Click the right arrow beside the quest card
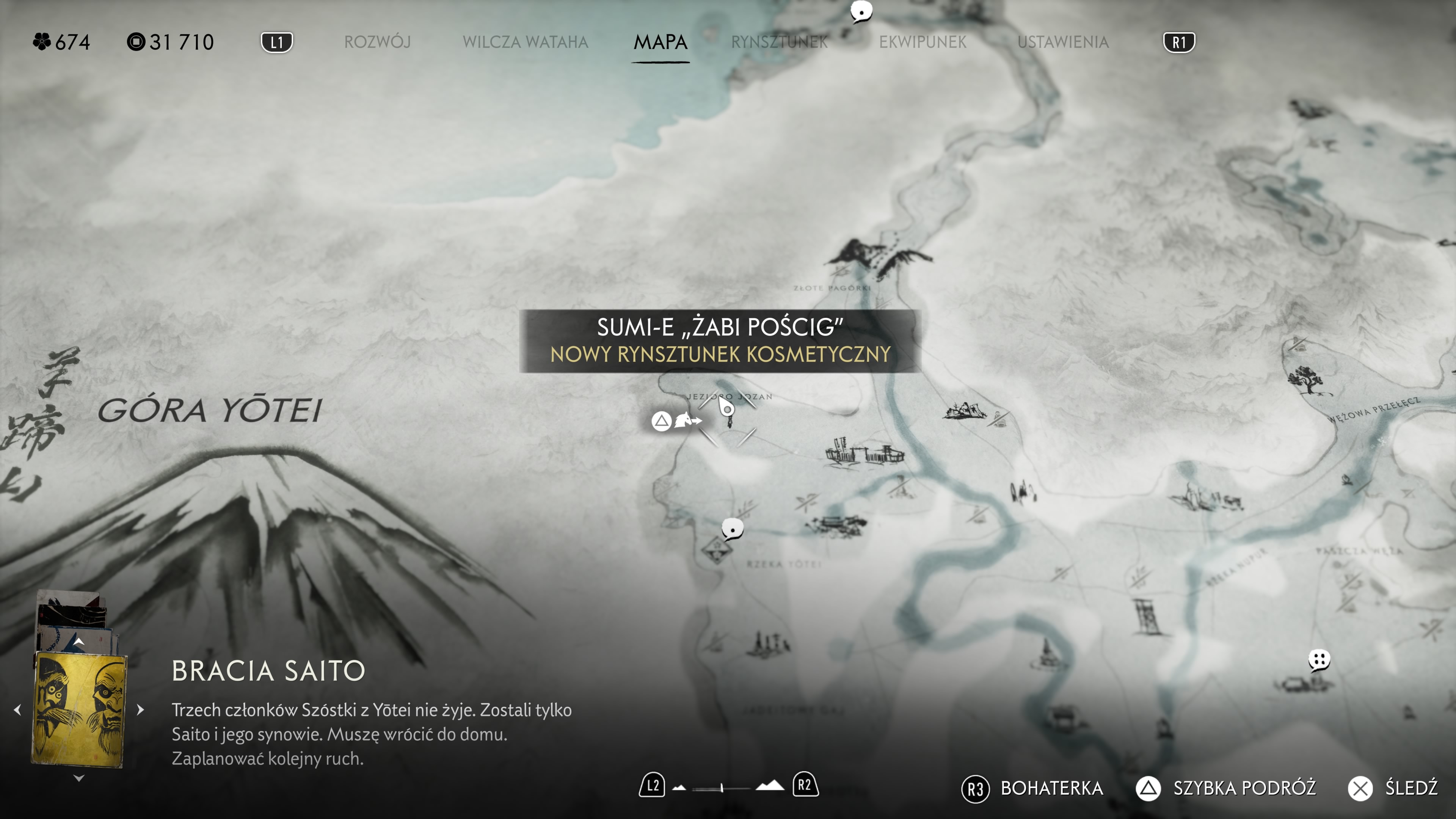Image resolution: width=1456 pixels, height=819 pixels. point(141,709)
